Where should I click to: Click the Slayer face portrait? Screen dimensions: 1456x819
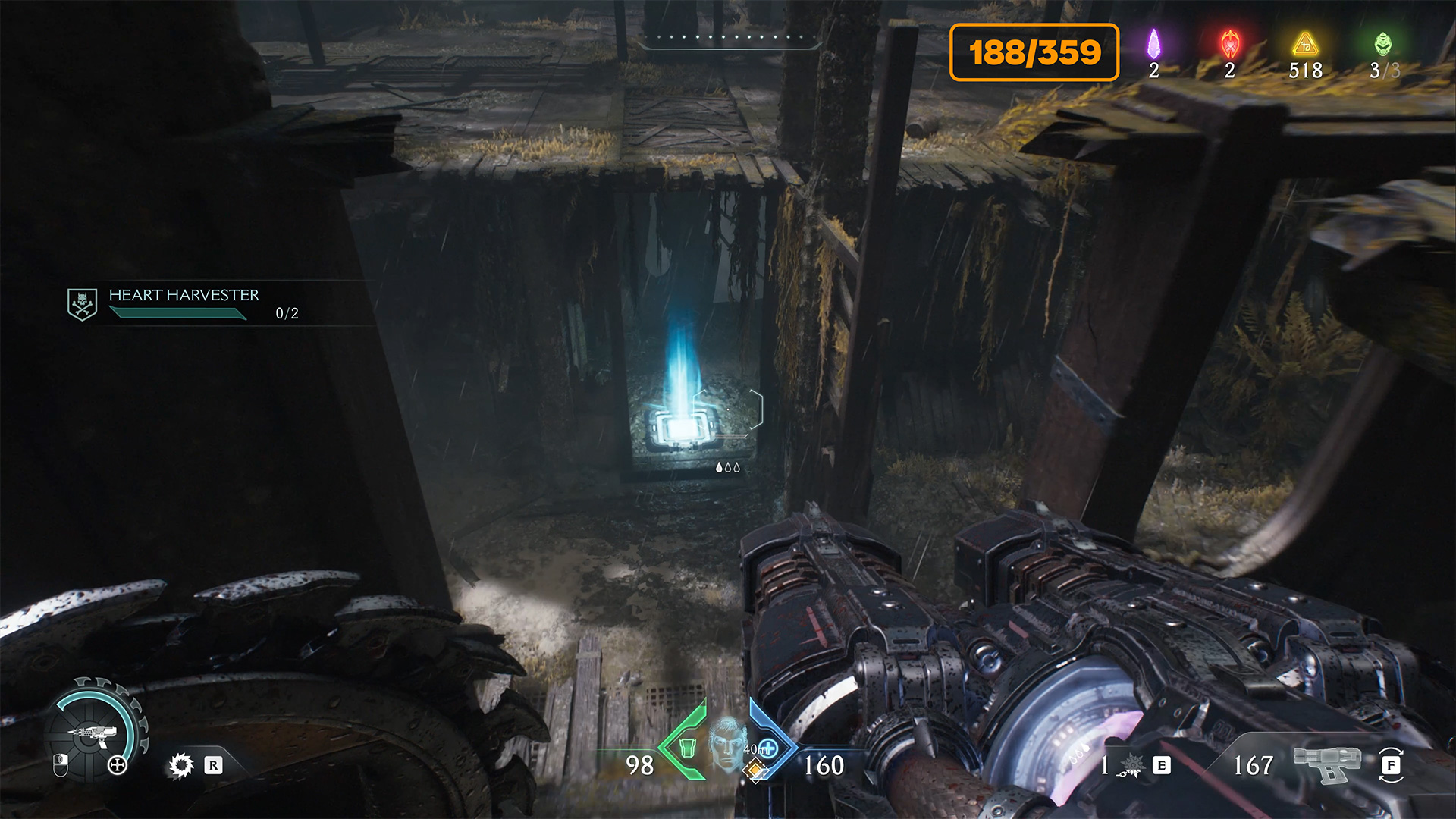(x=728, y=742)
